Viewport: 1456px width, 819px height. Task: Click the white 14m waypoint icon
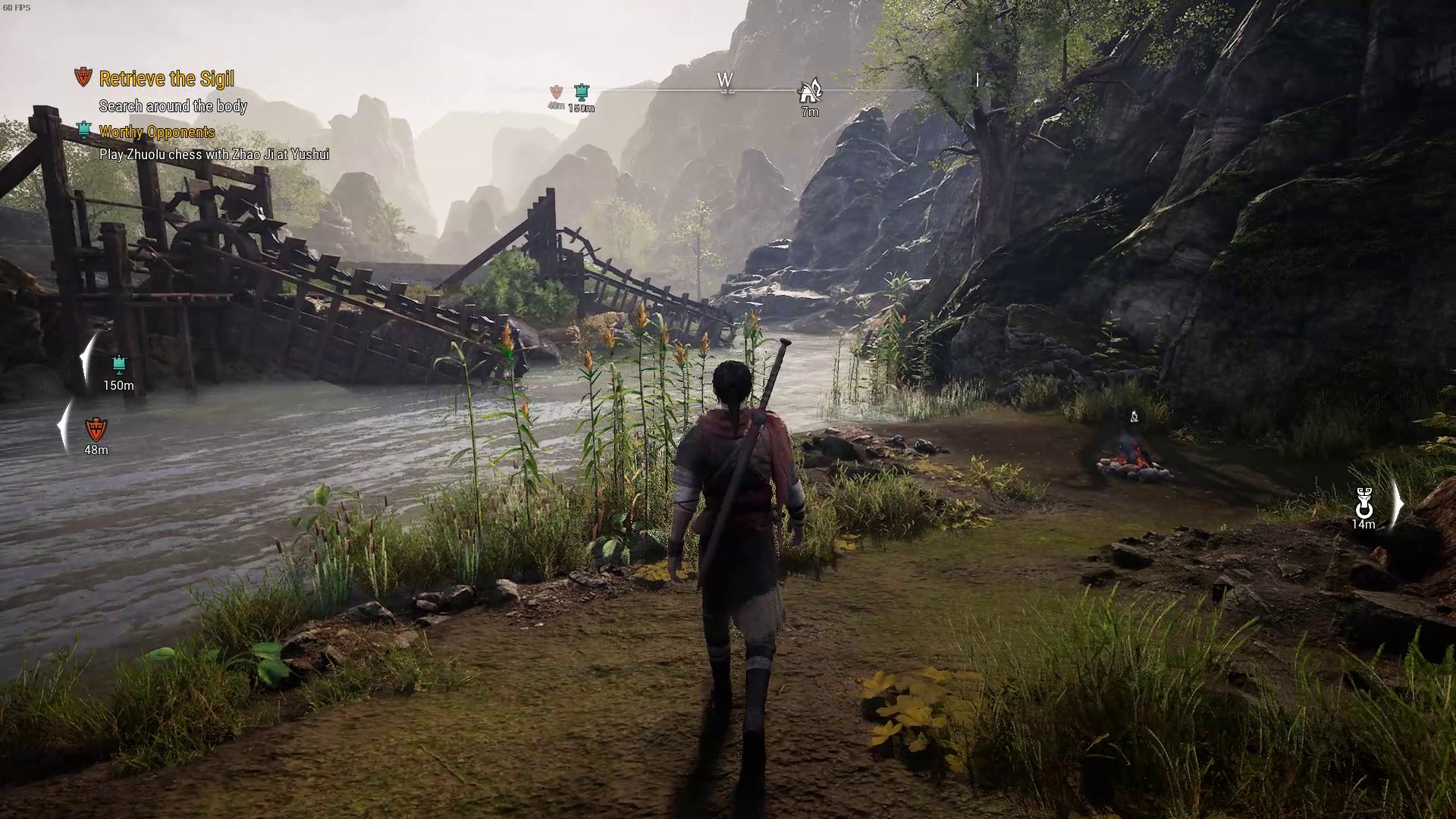[x=1363, y=502]
